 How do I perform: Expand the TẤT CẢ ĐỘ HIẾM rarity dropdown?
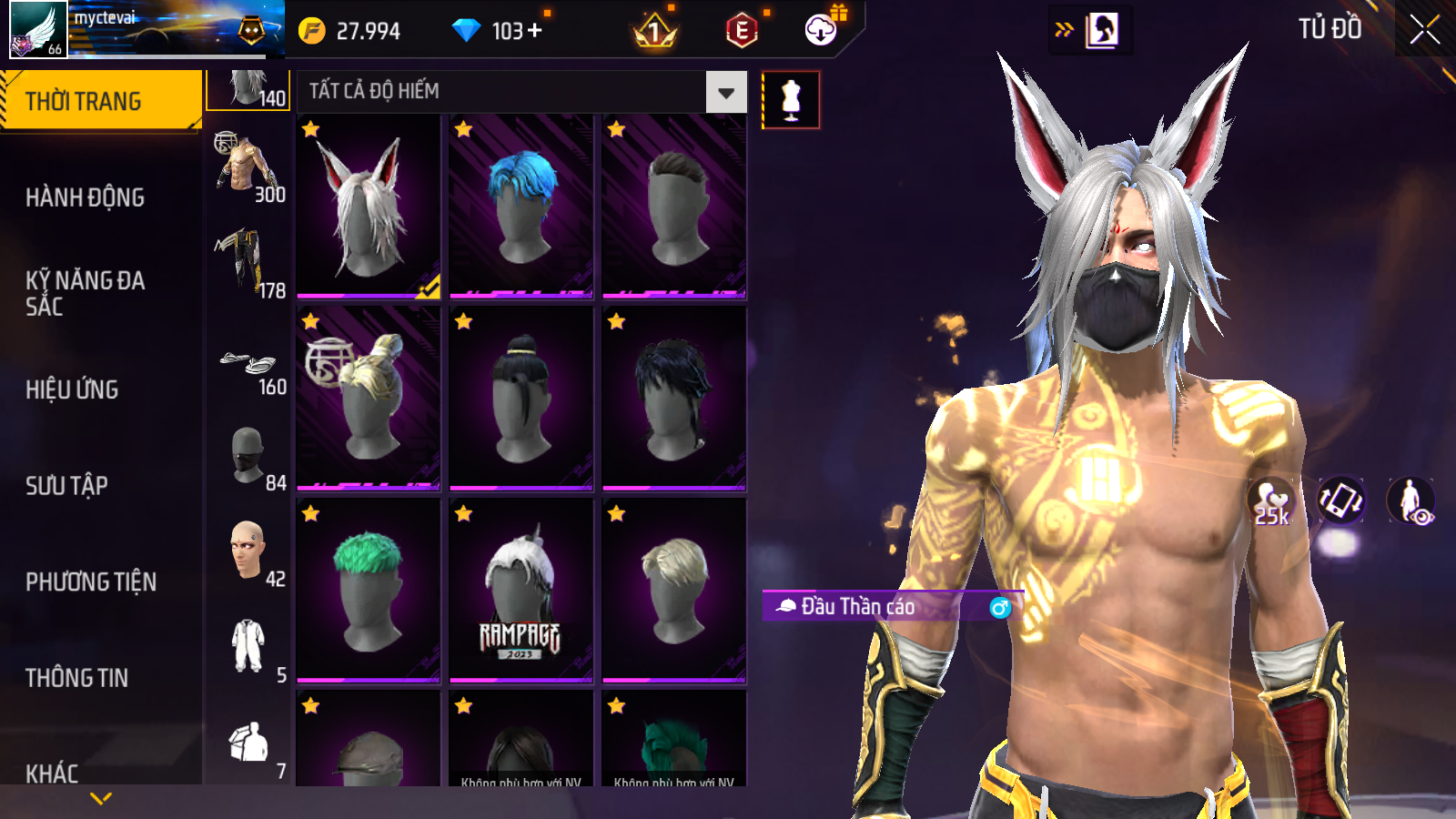tap(725, 92)
